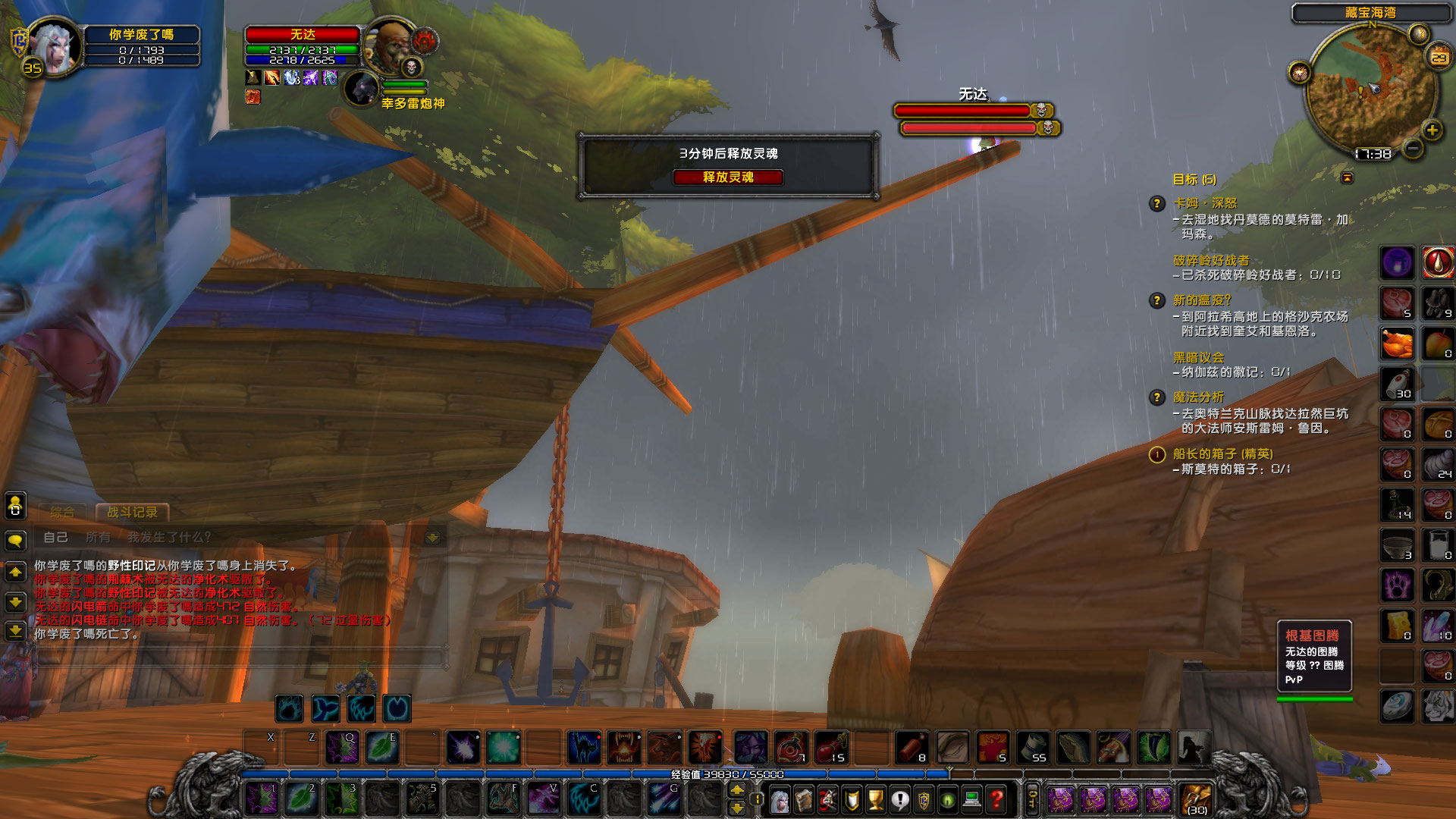Click your own player portrait
The width and height of the screenshot is (1456, 819).
point(55,47)
